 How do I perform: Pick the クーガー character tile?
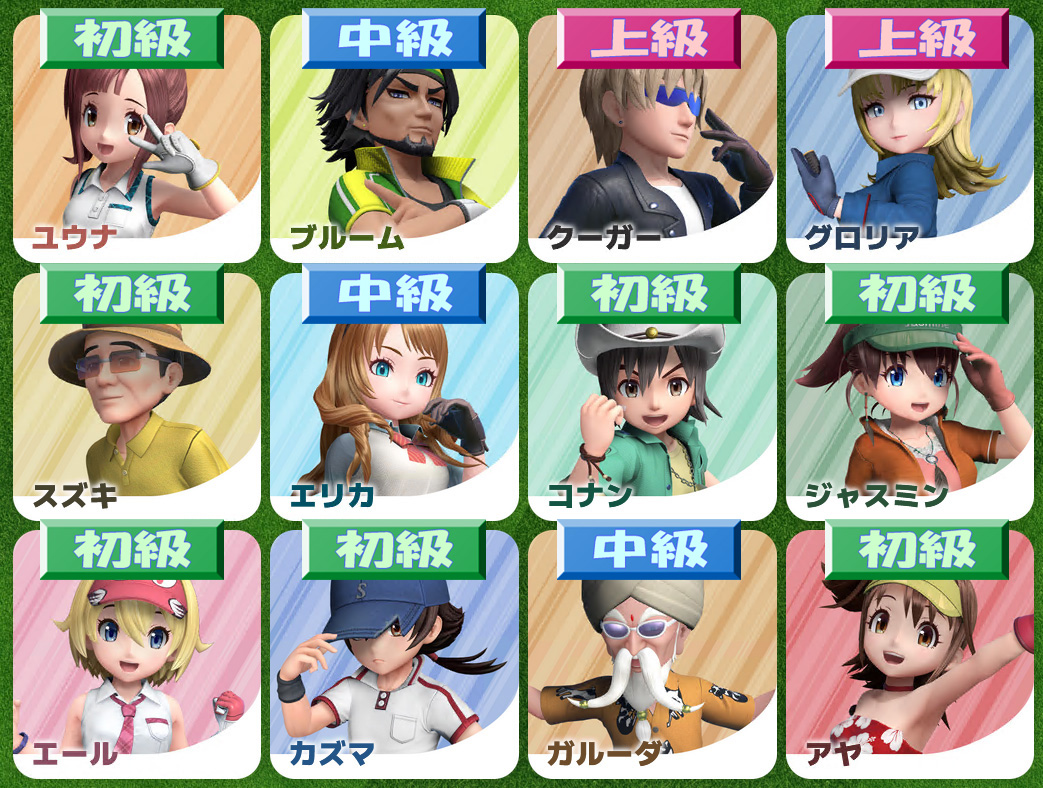pos(652,140)
